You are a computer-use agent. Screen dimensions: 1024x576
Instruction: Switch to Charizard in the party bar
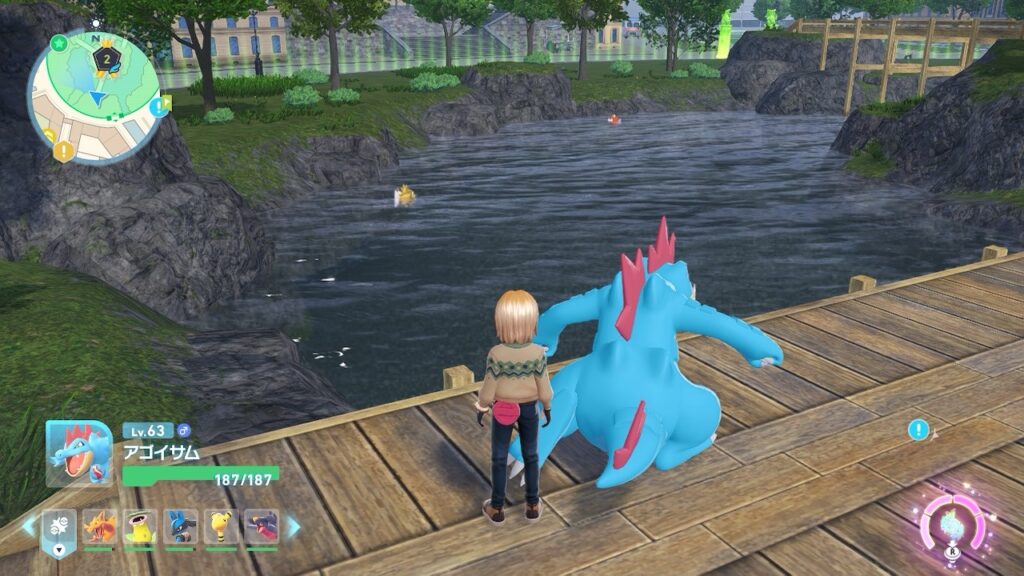click(99, 527)
